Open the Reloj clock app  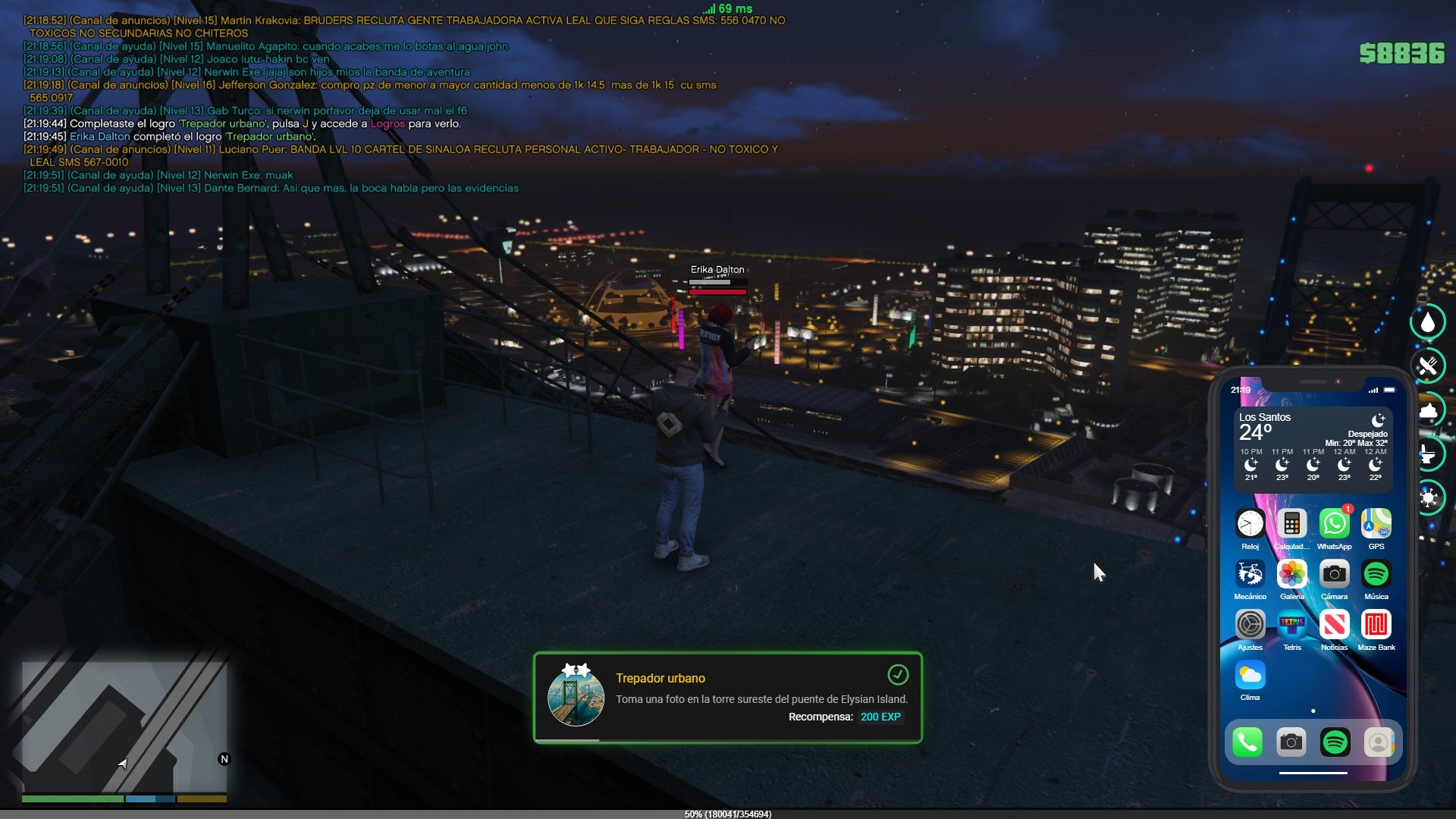[x=1250, y=524]
